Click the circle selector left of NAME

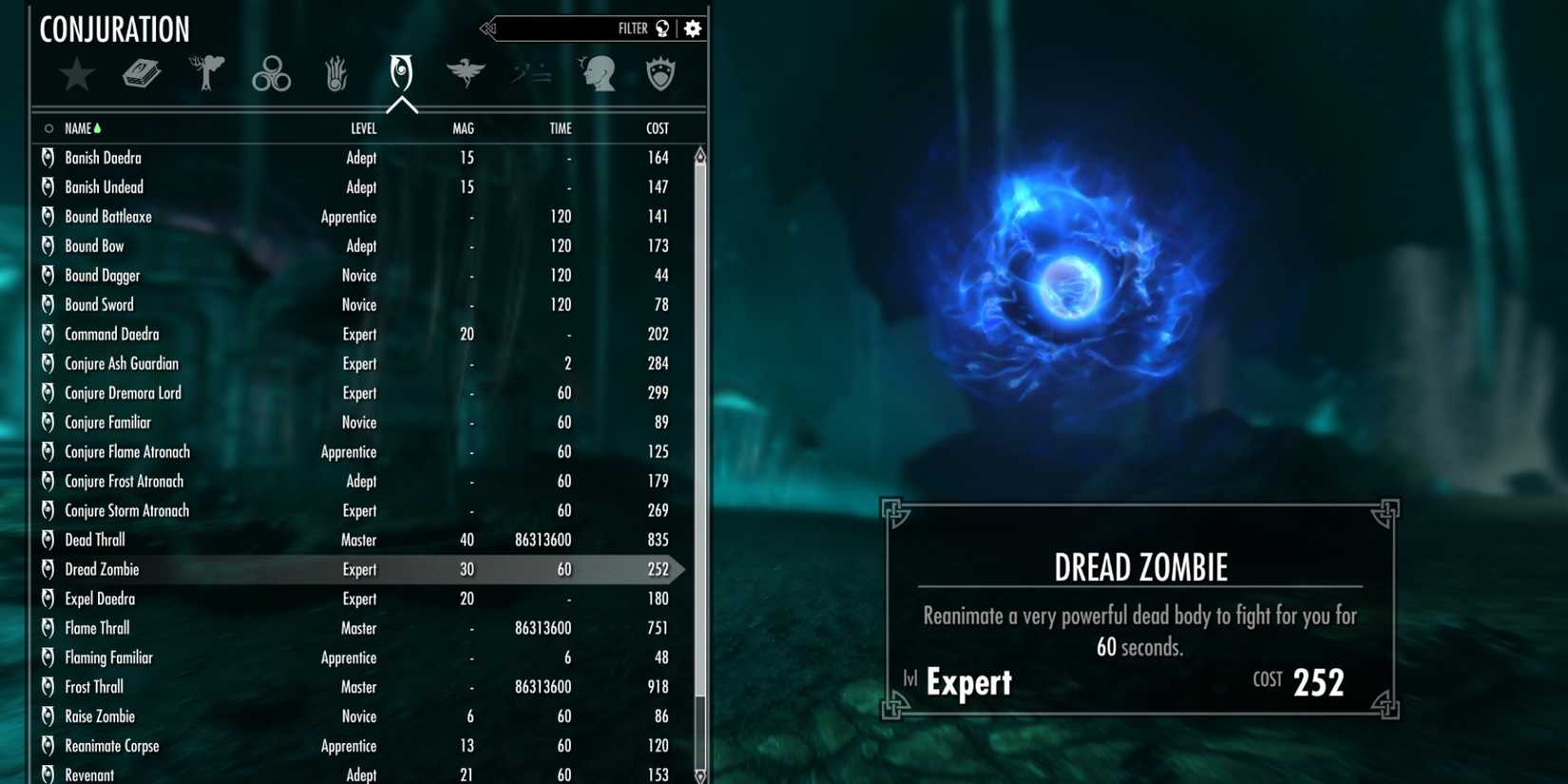coord(48,127)
